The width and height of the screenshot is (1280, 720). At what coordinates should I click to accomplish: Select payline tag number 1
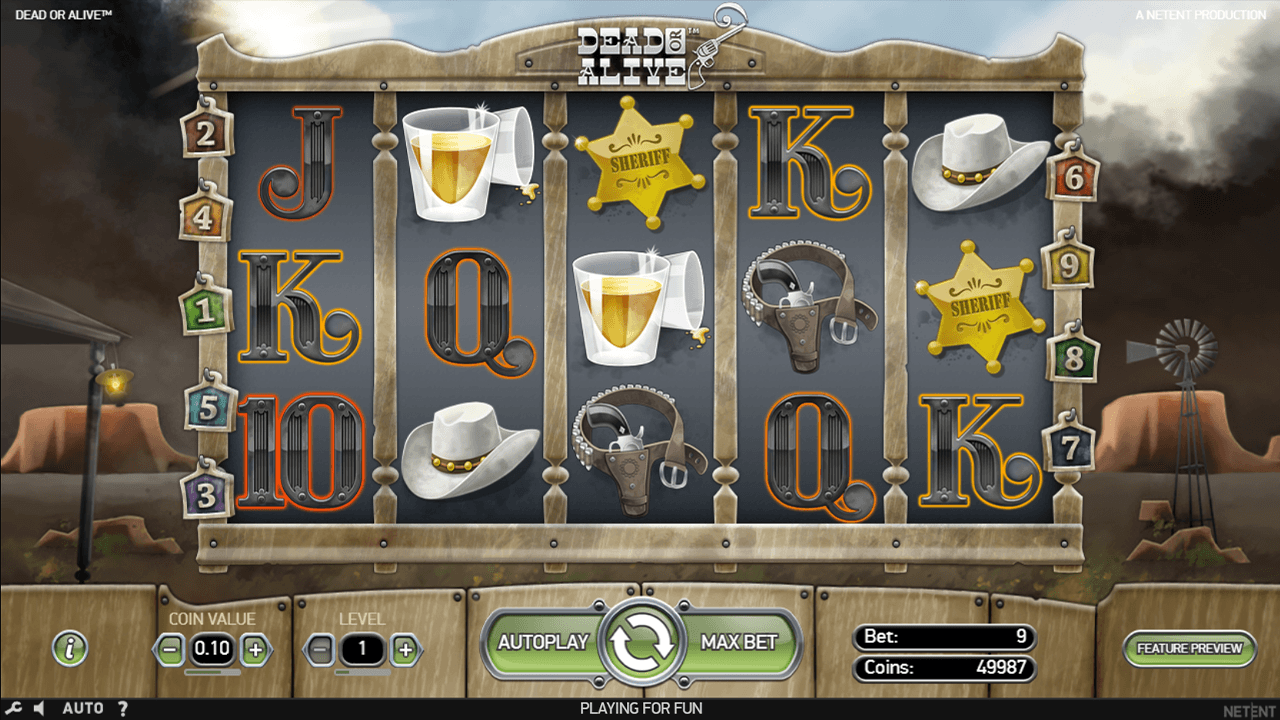click(x=205, y=309)
